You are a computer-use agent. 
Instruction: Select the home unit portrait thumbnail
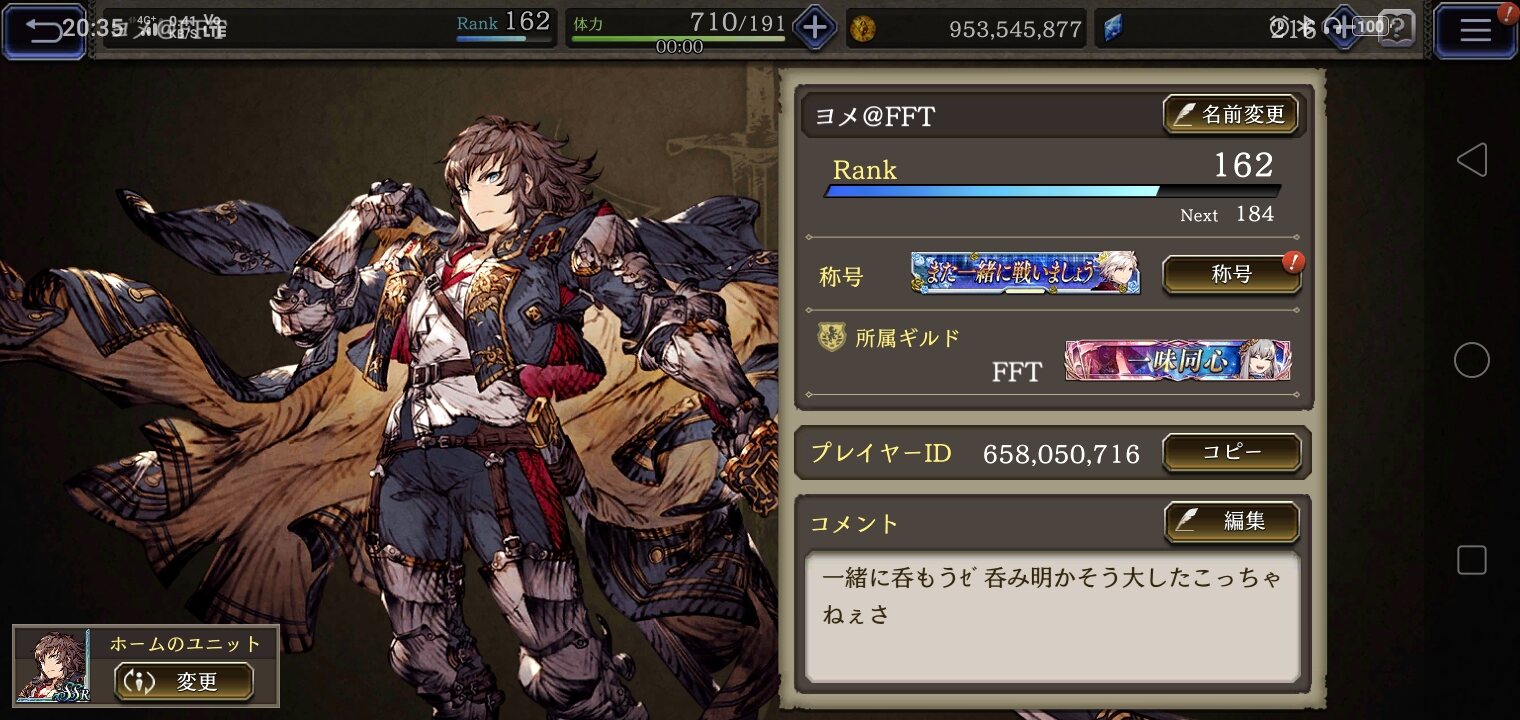pos(52,666)
